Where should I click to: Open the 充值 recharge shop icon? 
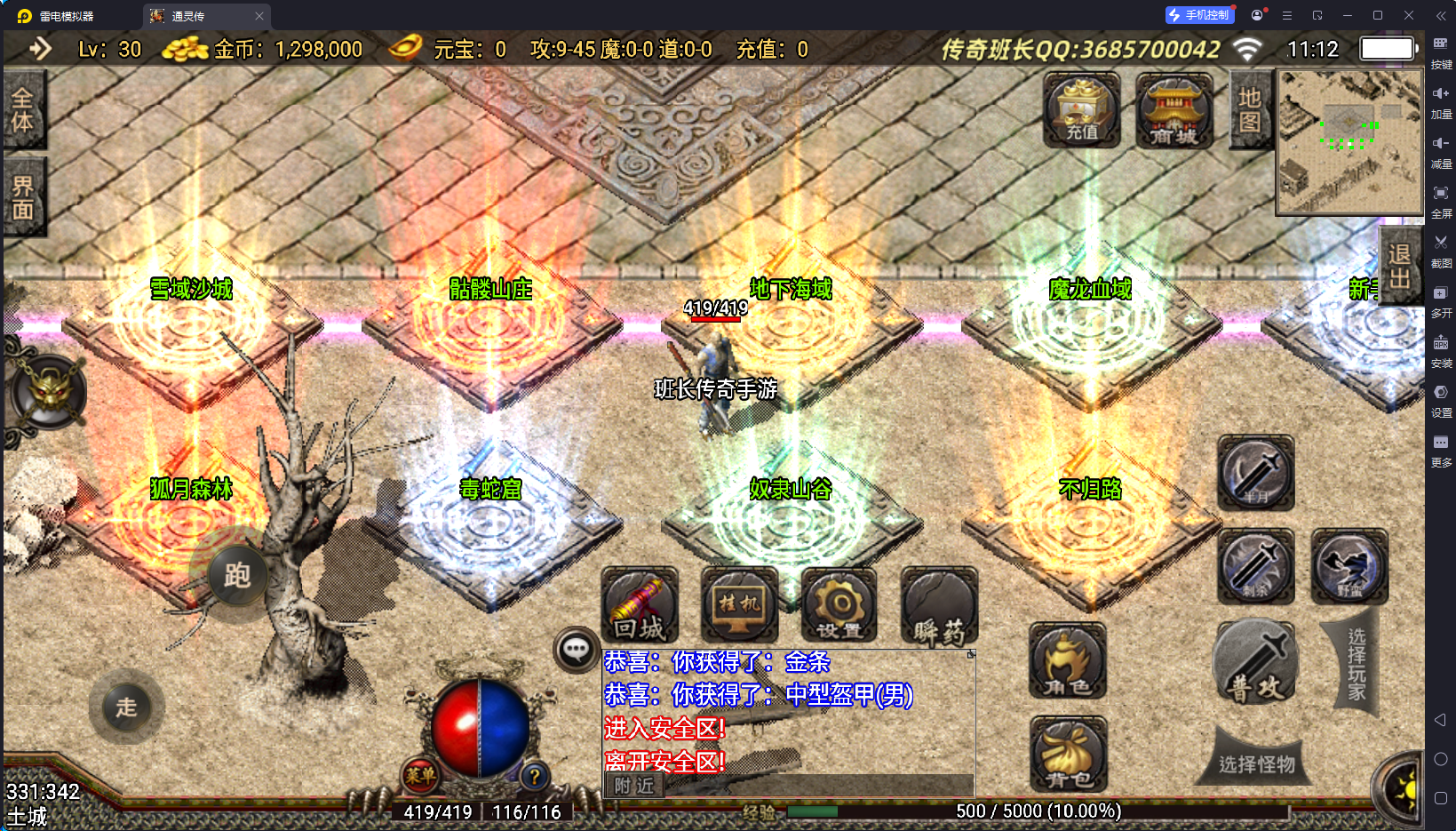[x=1081, y=111]
